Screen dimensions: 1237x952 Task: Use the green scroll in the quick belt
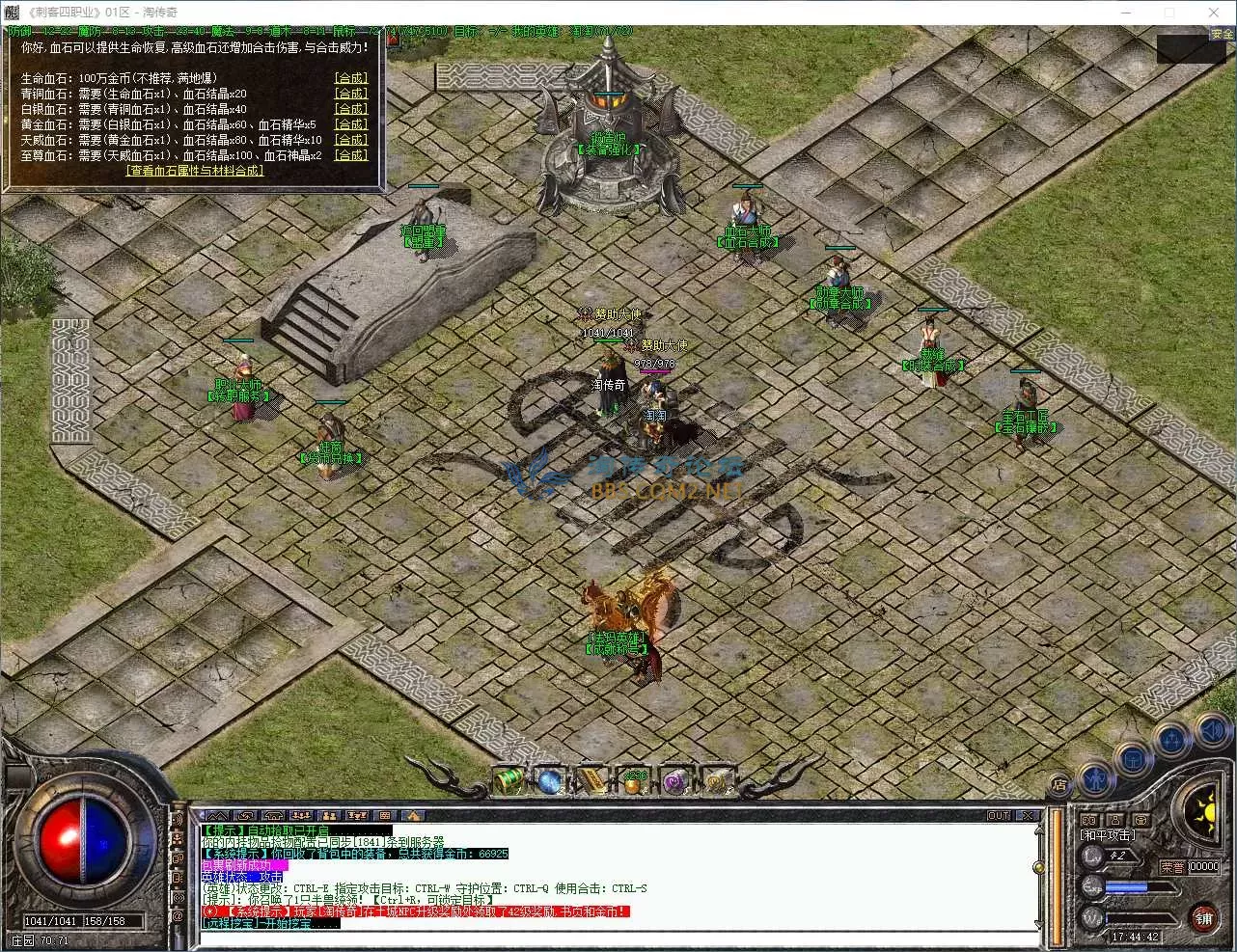509,781
